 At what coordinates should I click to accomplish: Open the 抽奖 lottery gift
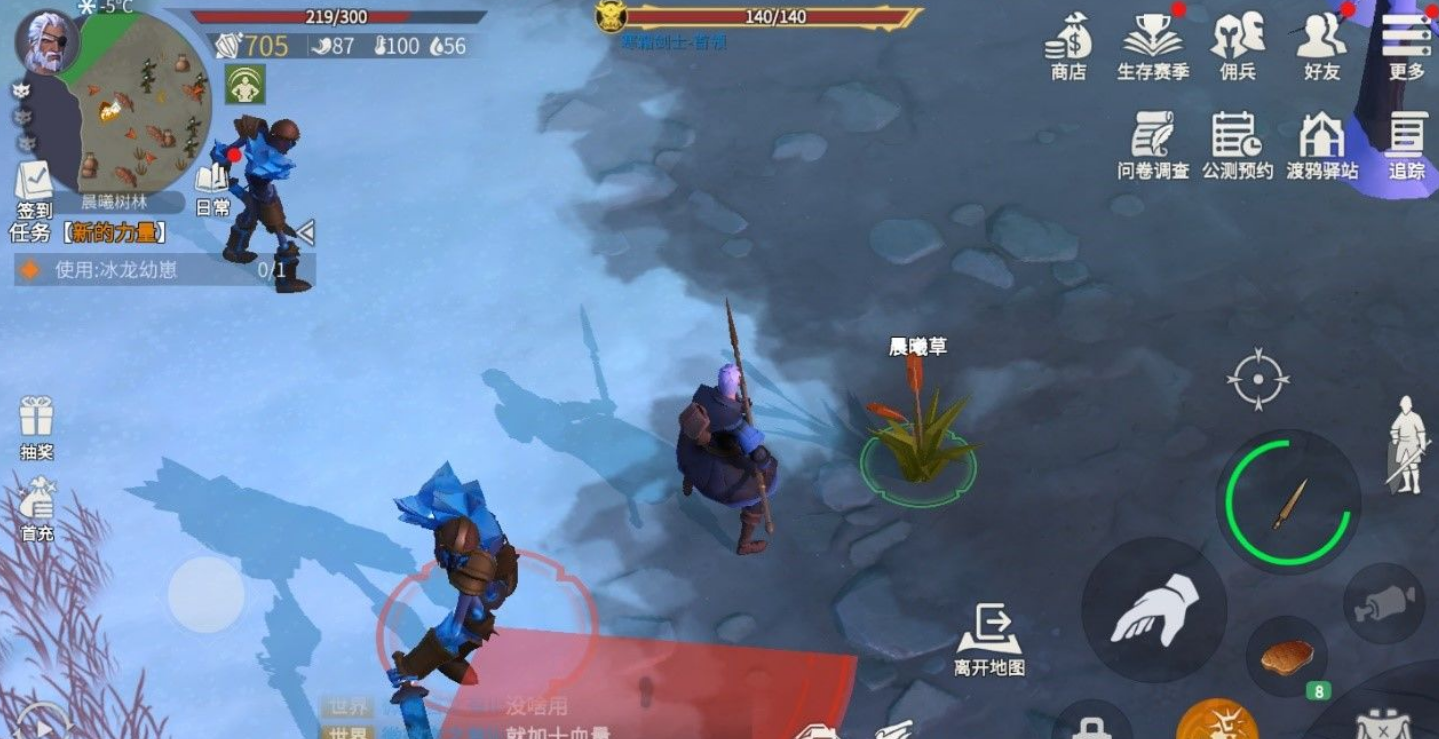pyautogui.click(x=36, y=427)
